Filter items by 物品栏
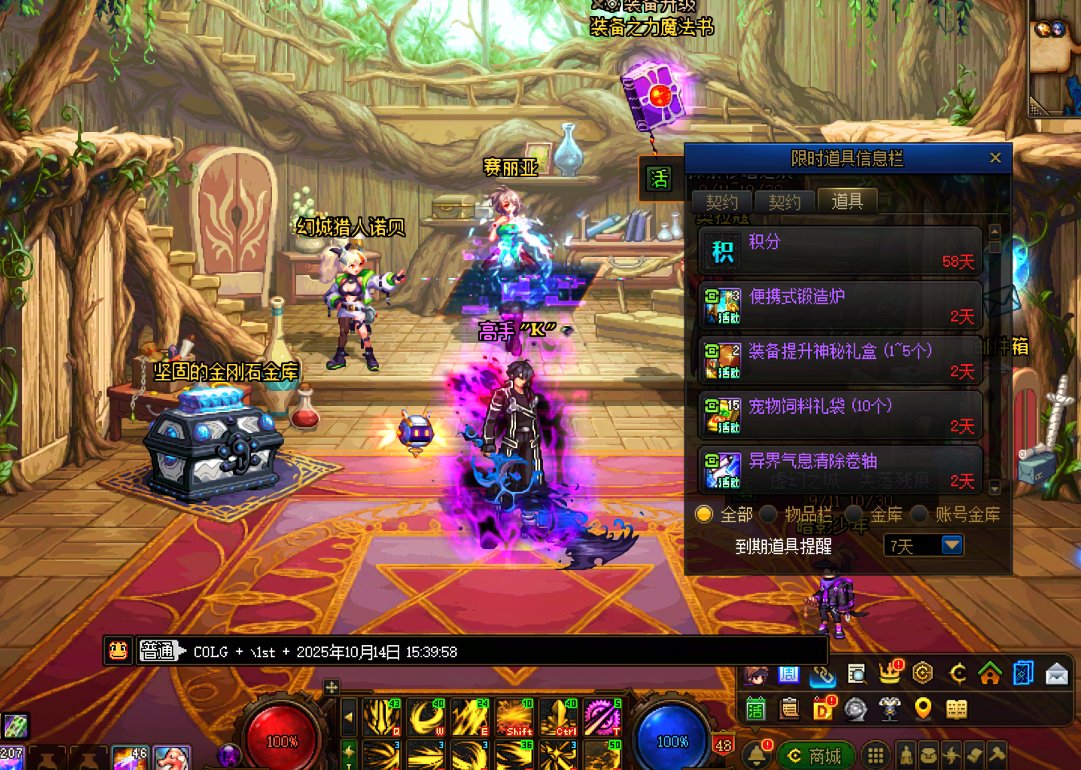Viewport: 1081px width, 770px height. pos(769,514)
